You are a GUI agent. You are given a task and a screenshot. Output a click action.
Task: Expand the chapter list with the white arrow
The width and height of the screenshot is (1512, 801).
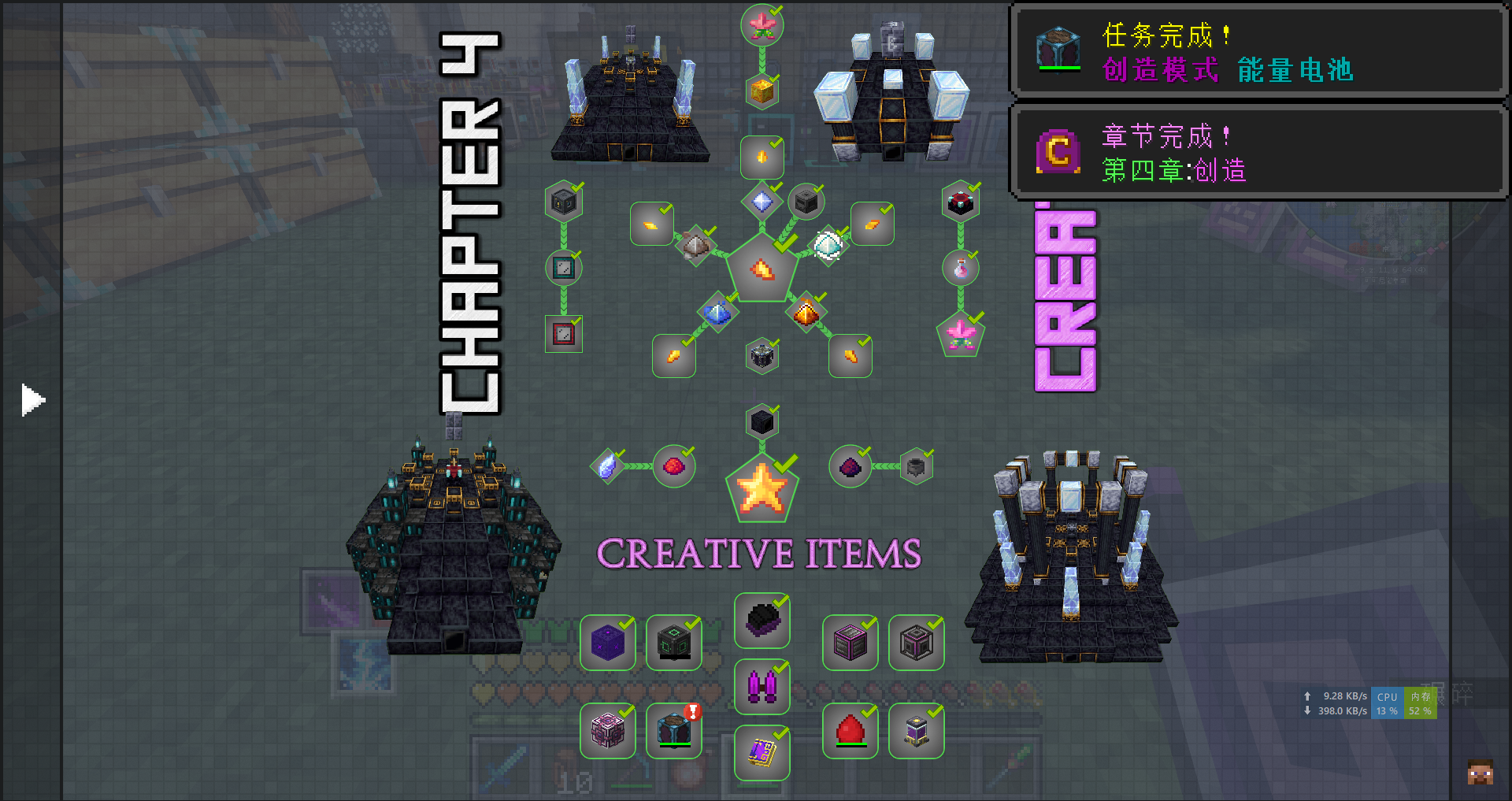coord(32,400)
